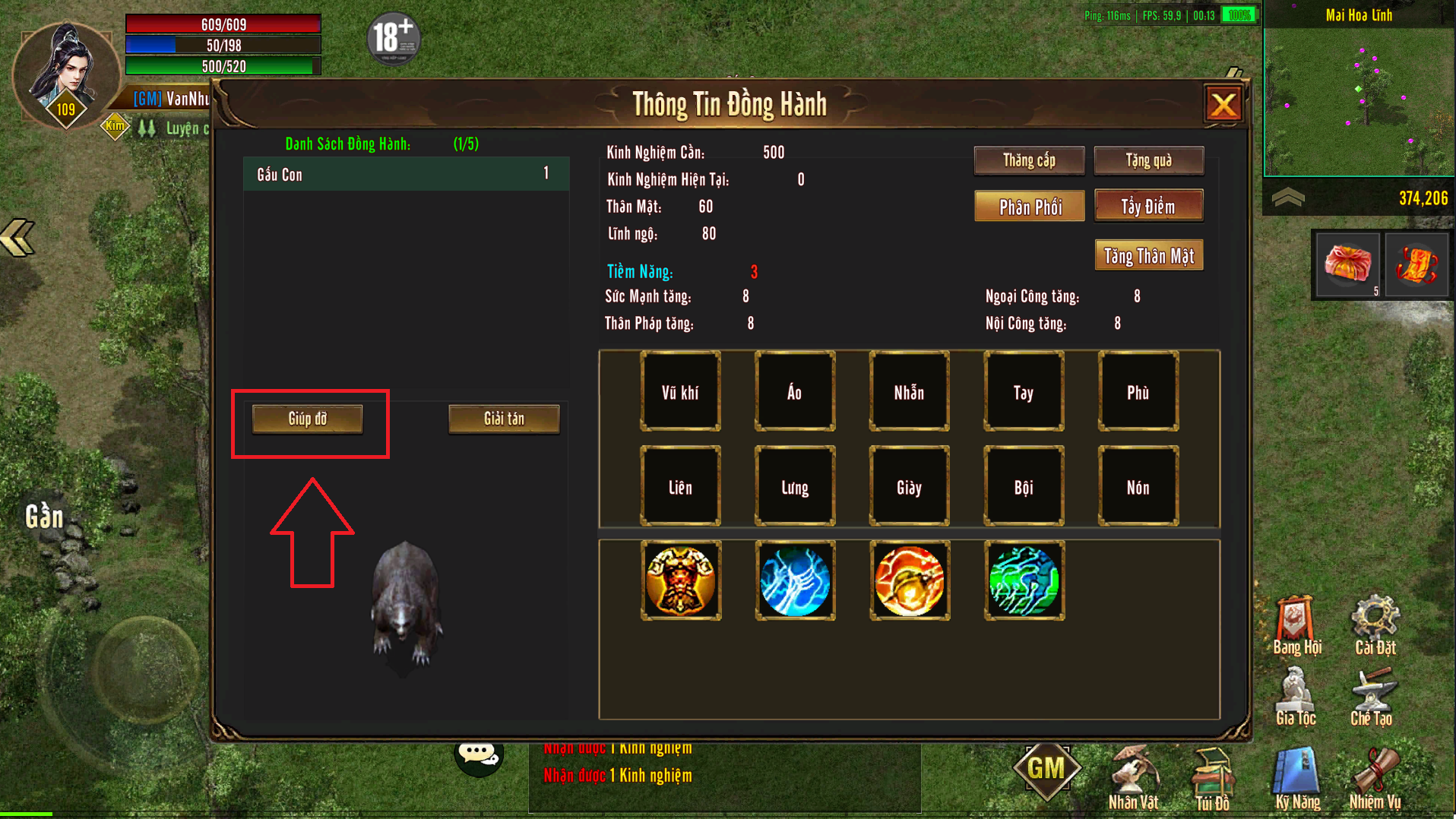This screenshot has height=819, width=1456.
Task: Open the Tặng quà option
Action: 1148,160
